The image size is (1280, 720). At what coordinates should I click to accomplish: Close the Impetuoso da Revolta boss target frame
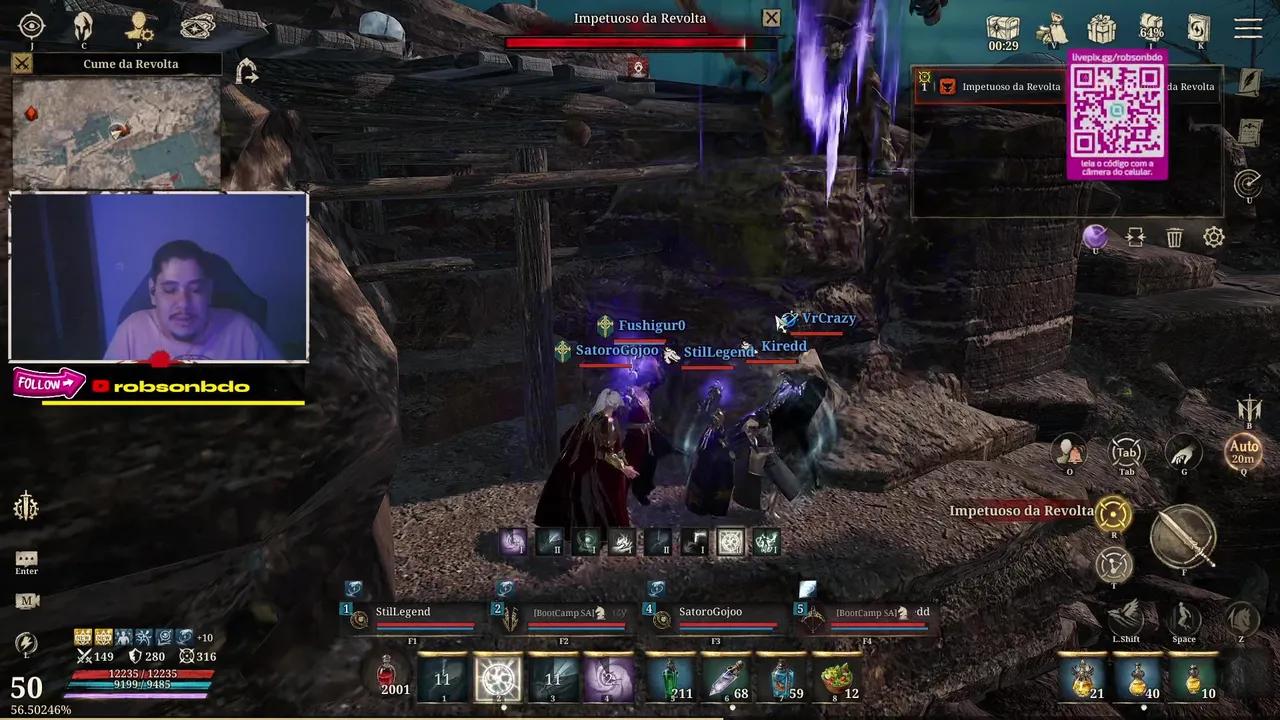(771, 18)
